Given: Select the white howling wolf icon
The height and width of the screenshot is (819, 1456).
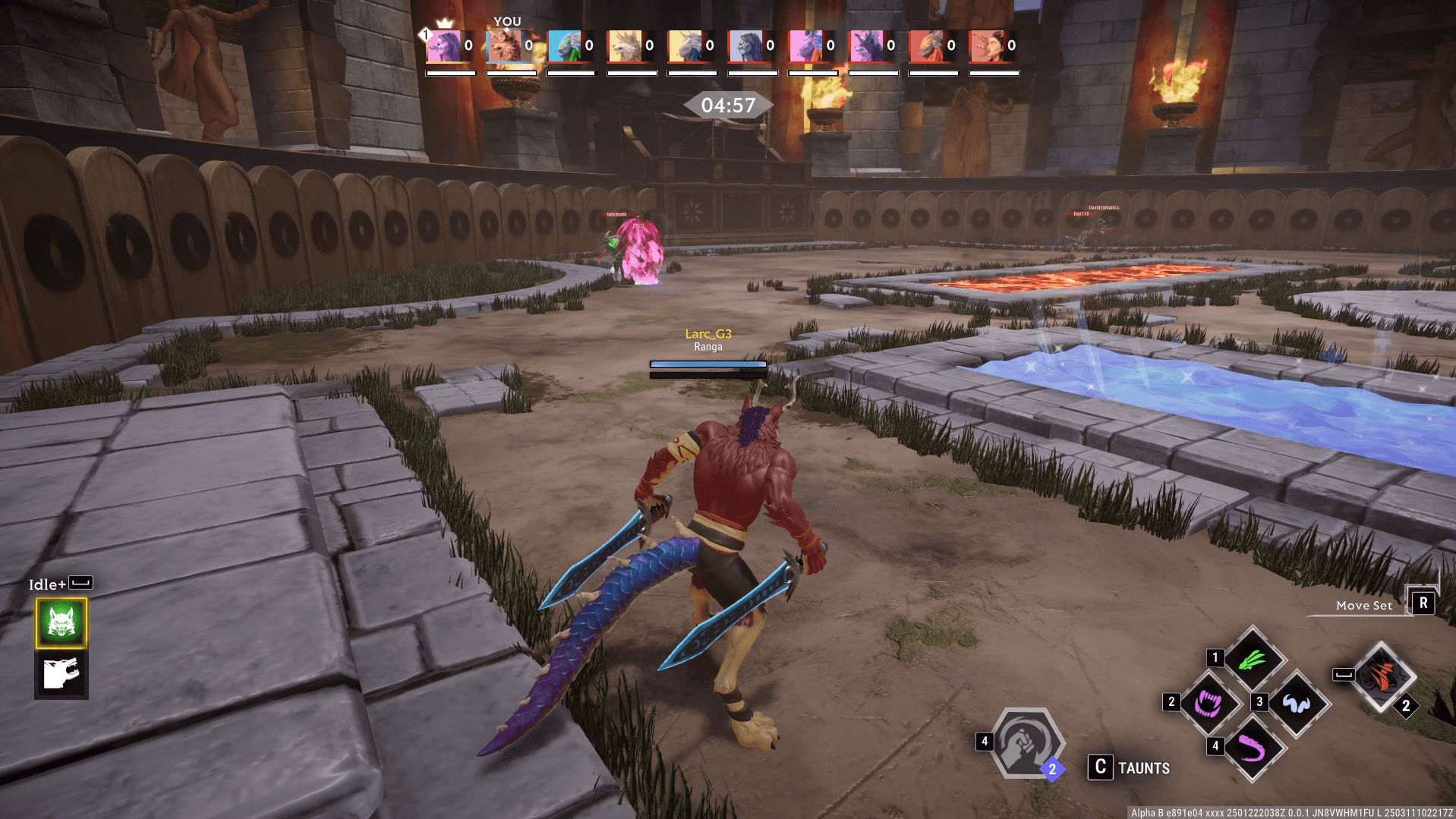Looking at the screenshot, I should [x=61, y=674].
